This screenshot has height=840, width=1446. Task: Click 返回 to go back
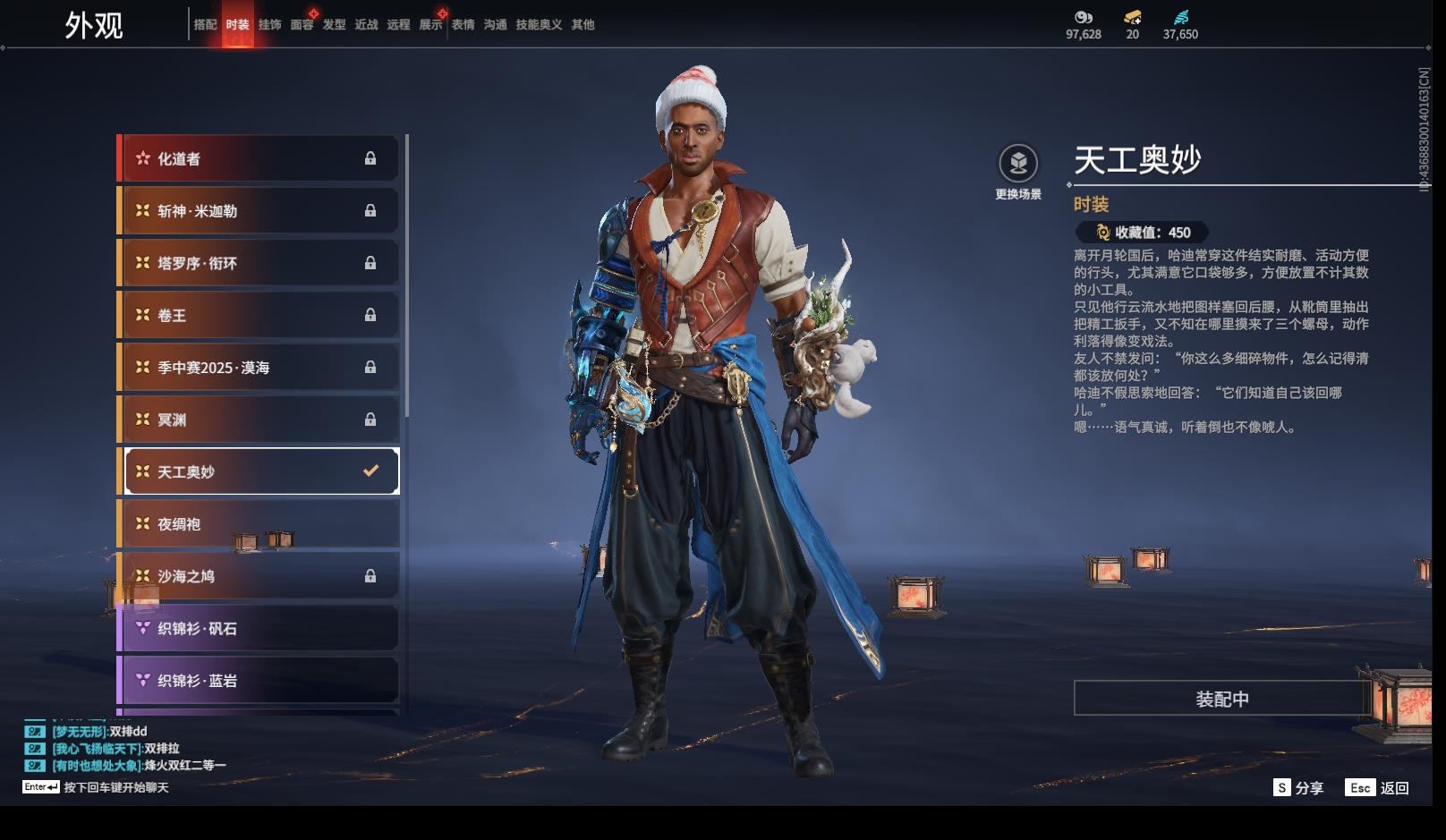1378,788
